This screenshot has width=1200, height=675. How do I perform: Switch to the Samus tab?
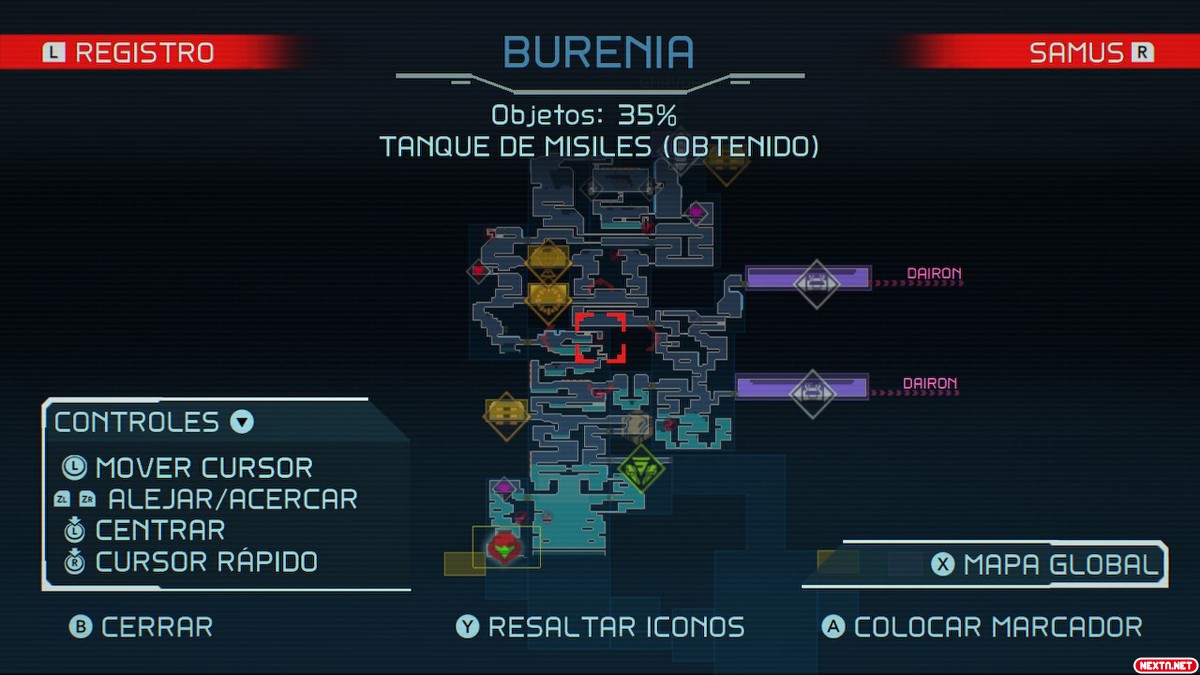(1090, 53)
